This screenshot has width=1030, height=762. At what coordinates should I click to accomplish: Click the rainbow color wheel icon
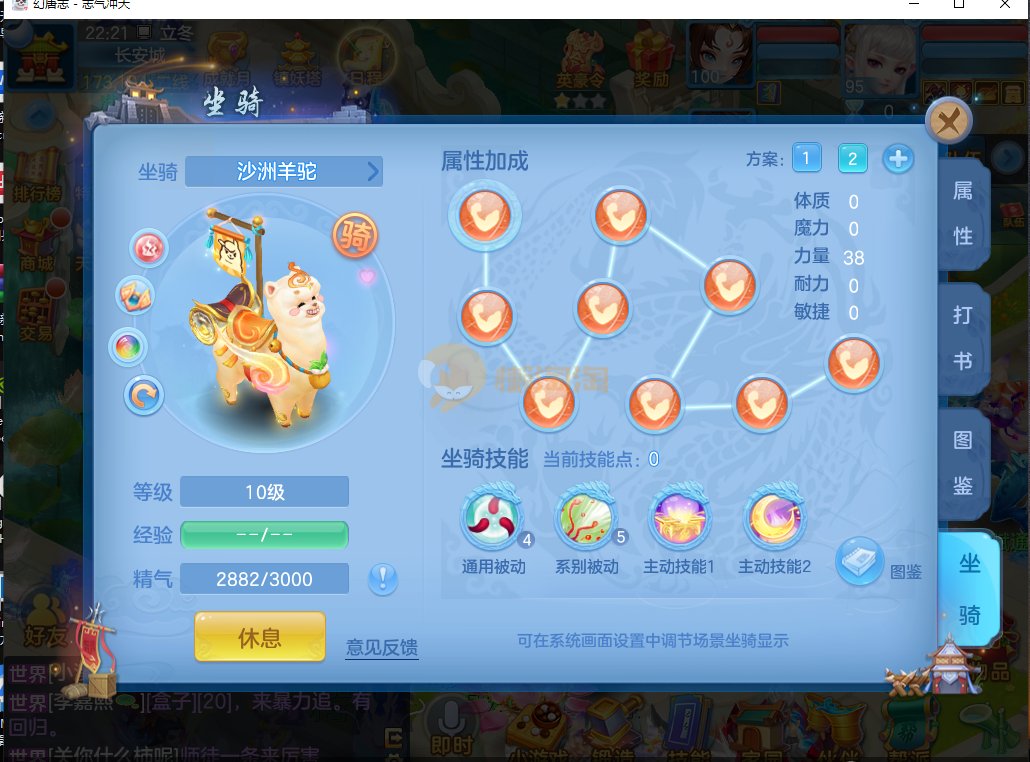[128, 347]
